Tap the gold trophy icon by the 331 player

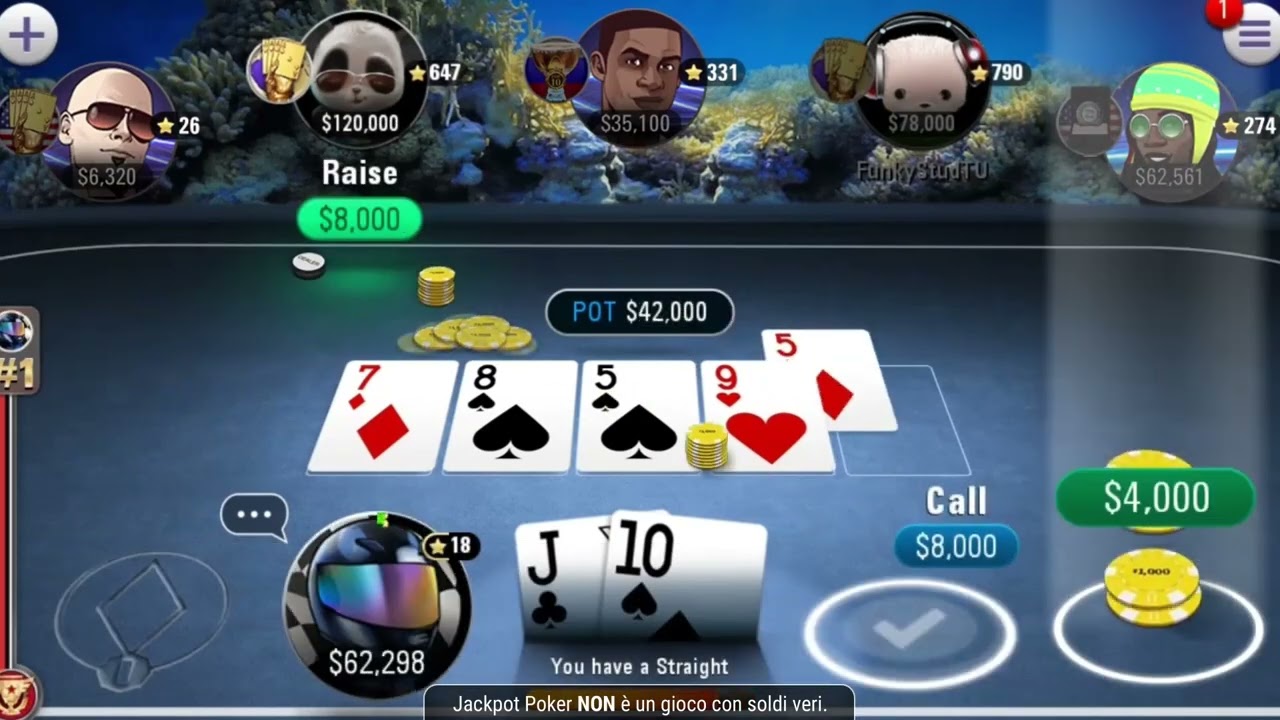(x=551, y=72)
